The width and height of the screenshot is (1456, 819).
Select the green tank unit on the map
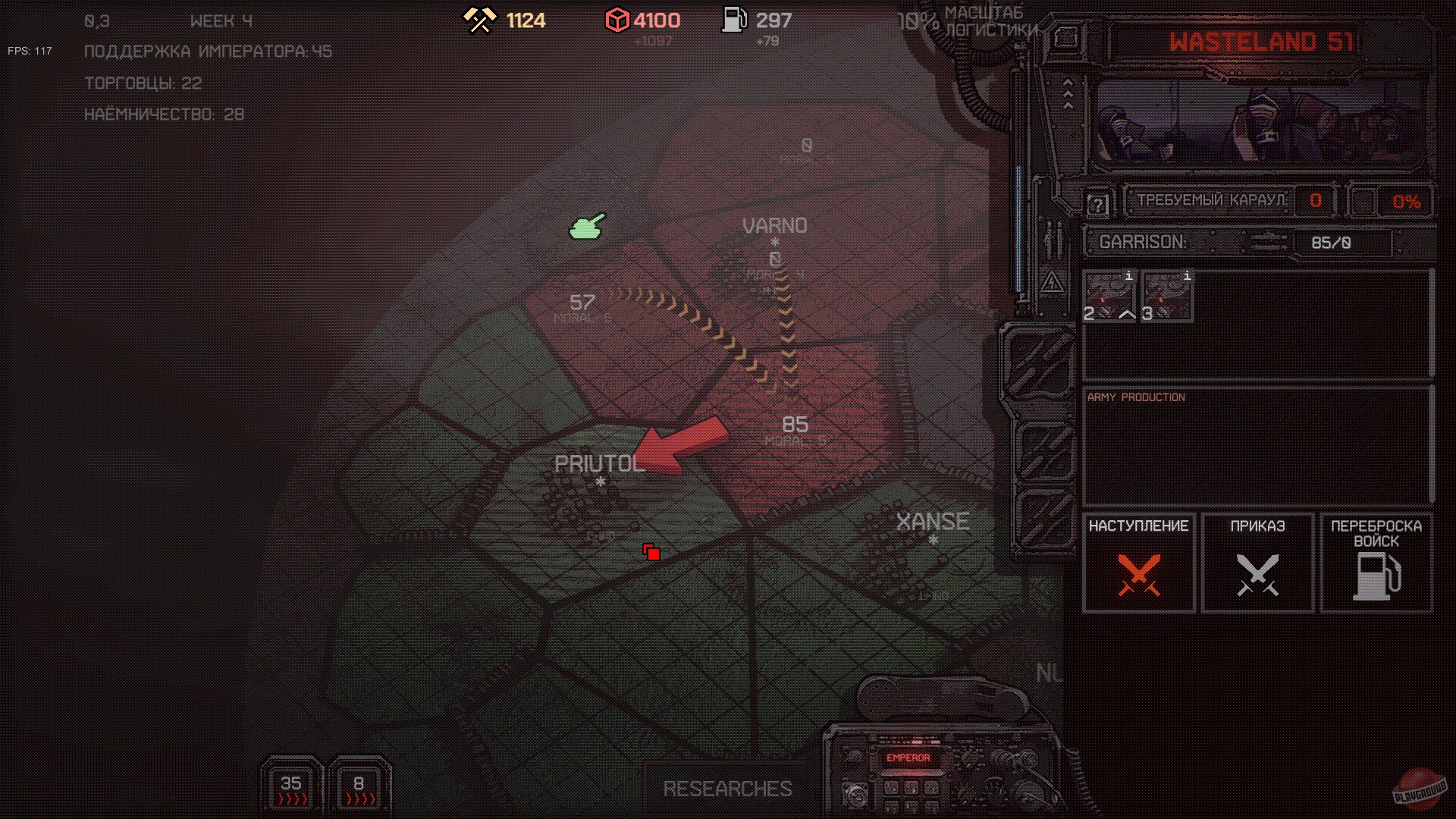(586, 224)
